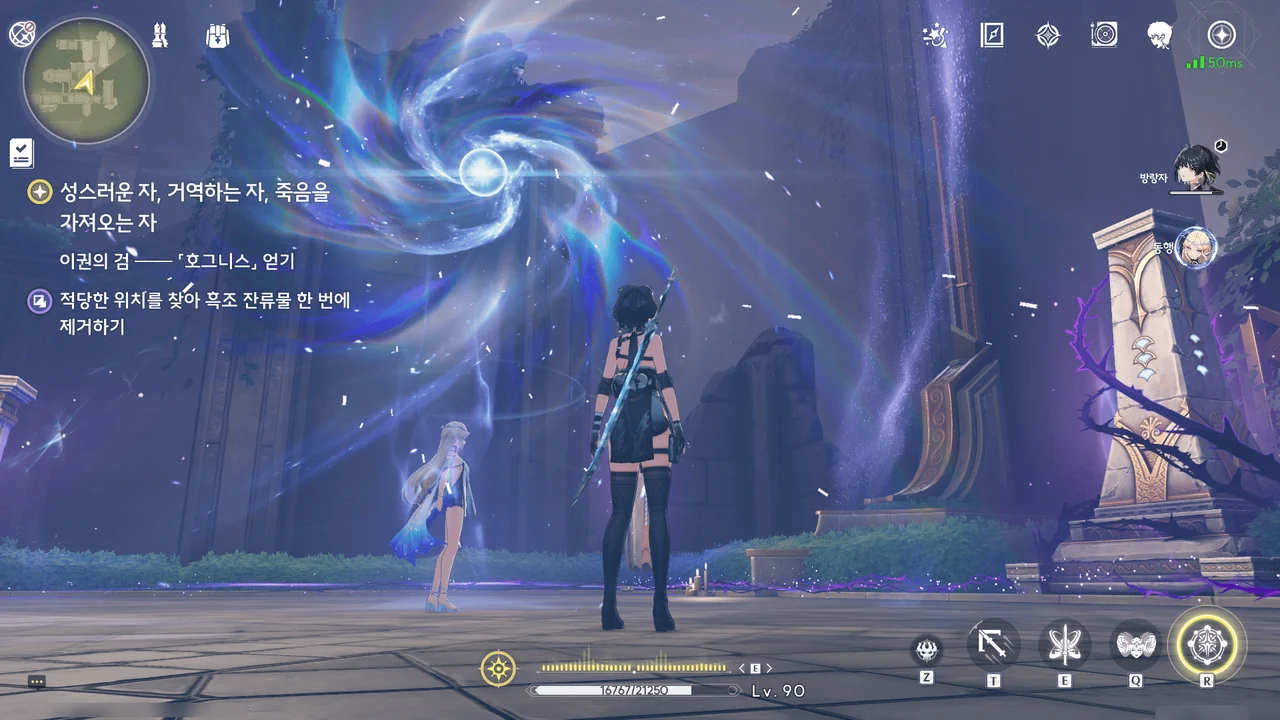Open the backpack inventory icon
Image resolution: width=1280 pixels, height=720 pixels.
pos(217,36)
